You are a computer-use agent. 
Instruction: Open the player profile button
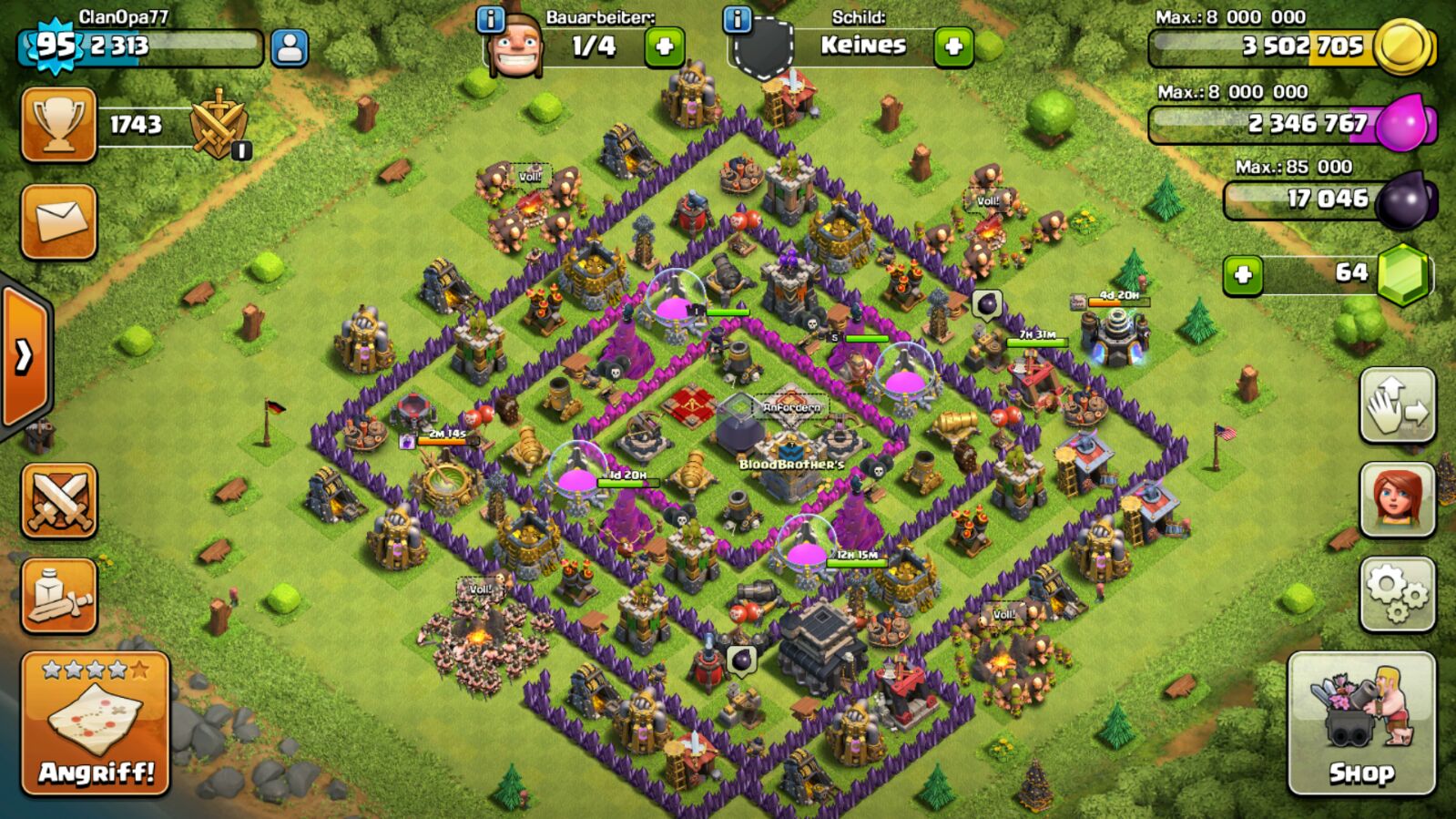coord(290,47)
